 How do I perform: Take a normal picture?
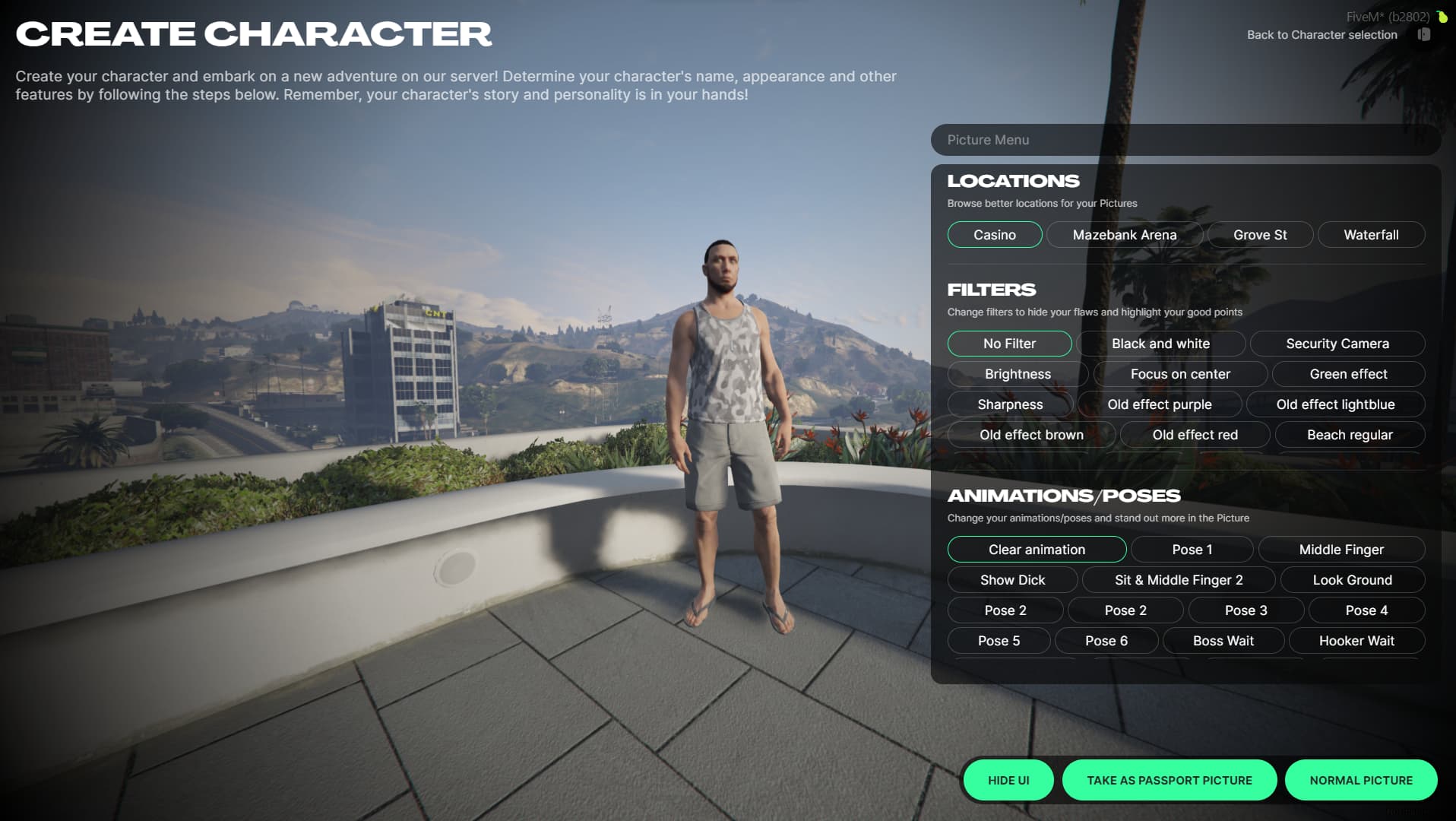click(1360, 780)
